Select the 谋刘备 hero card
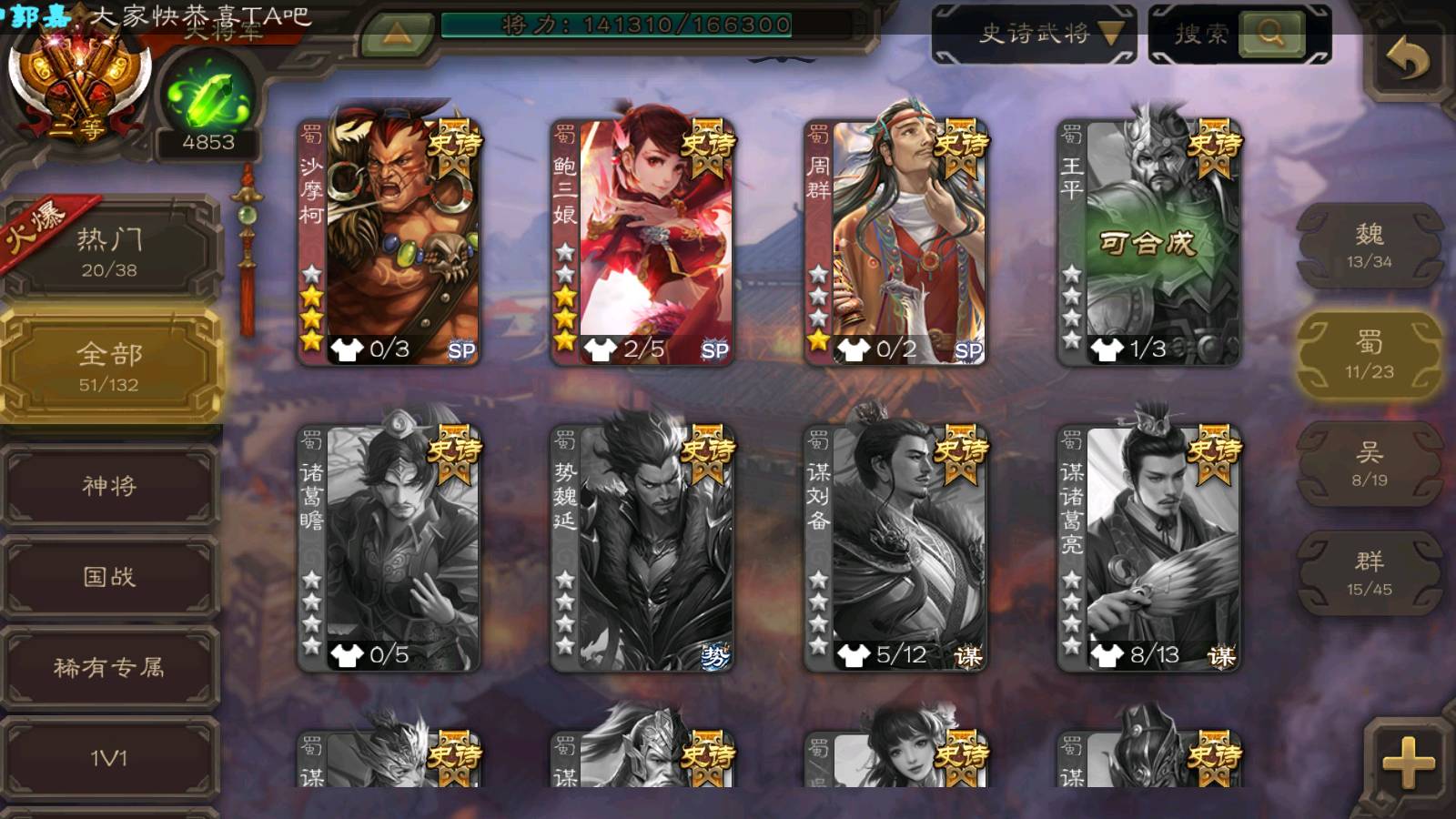Viewport: 1456px width, 819px height. [895, 548]
